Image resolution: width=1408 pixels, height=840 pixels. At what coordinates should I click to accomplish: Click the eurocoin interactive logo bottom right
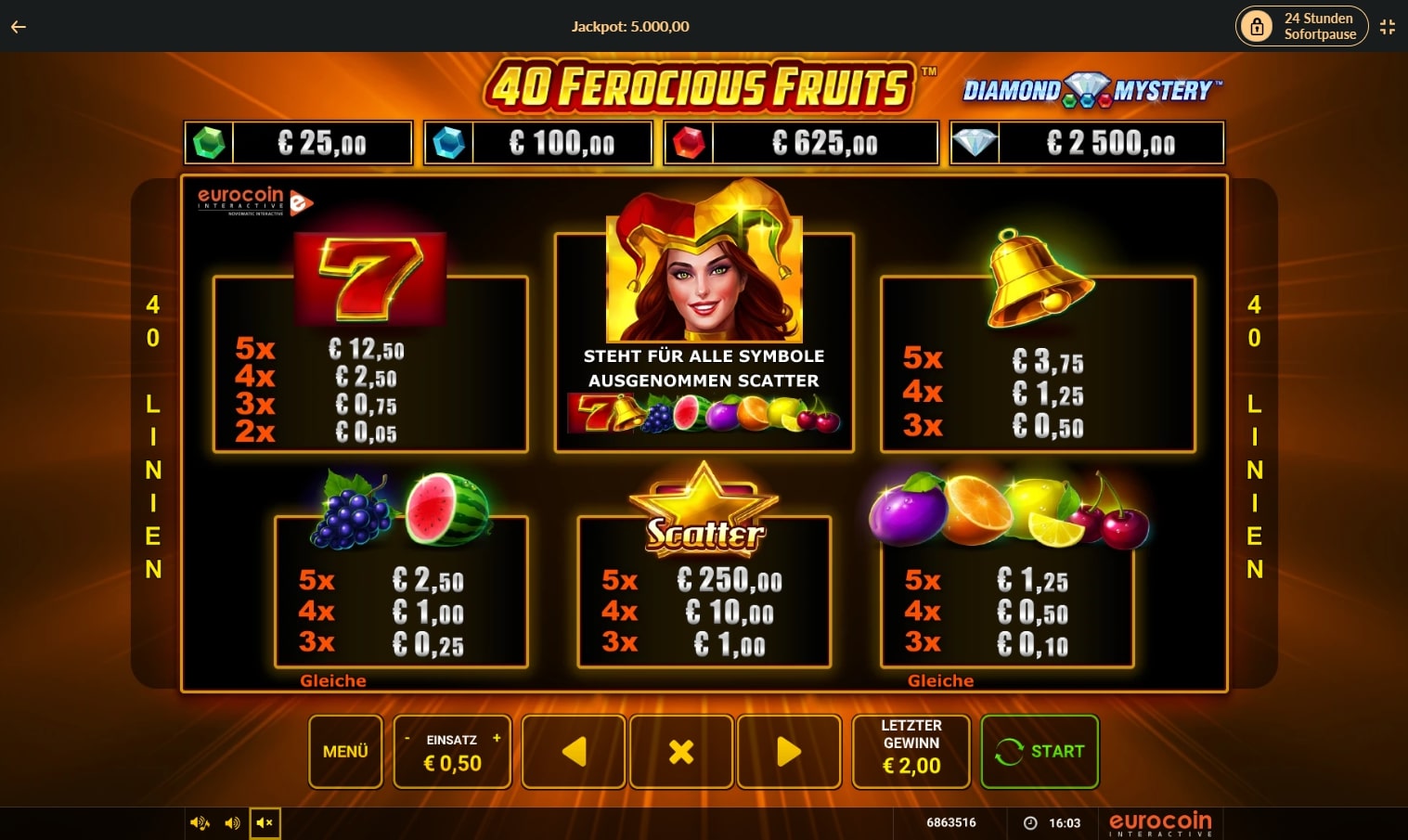[x=1159, y=822]
